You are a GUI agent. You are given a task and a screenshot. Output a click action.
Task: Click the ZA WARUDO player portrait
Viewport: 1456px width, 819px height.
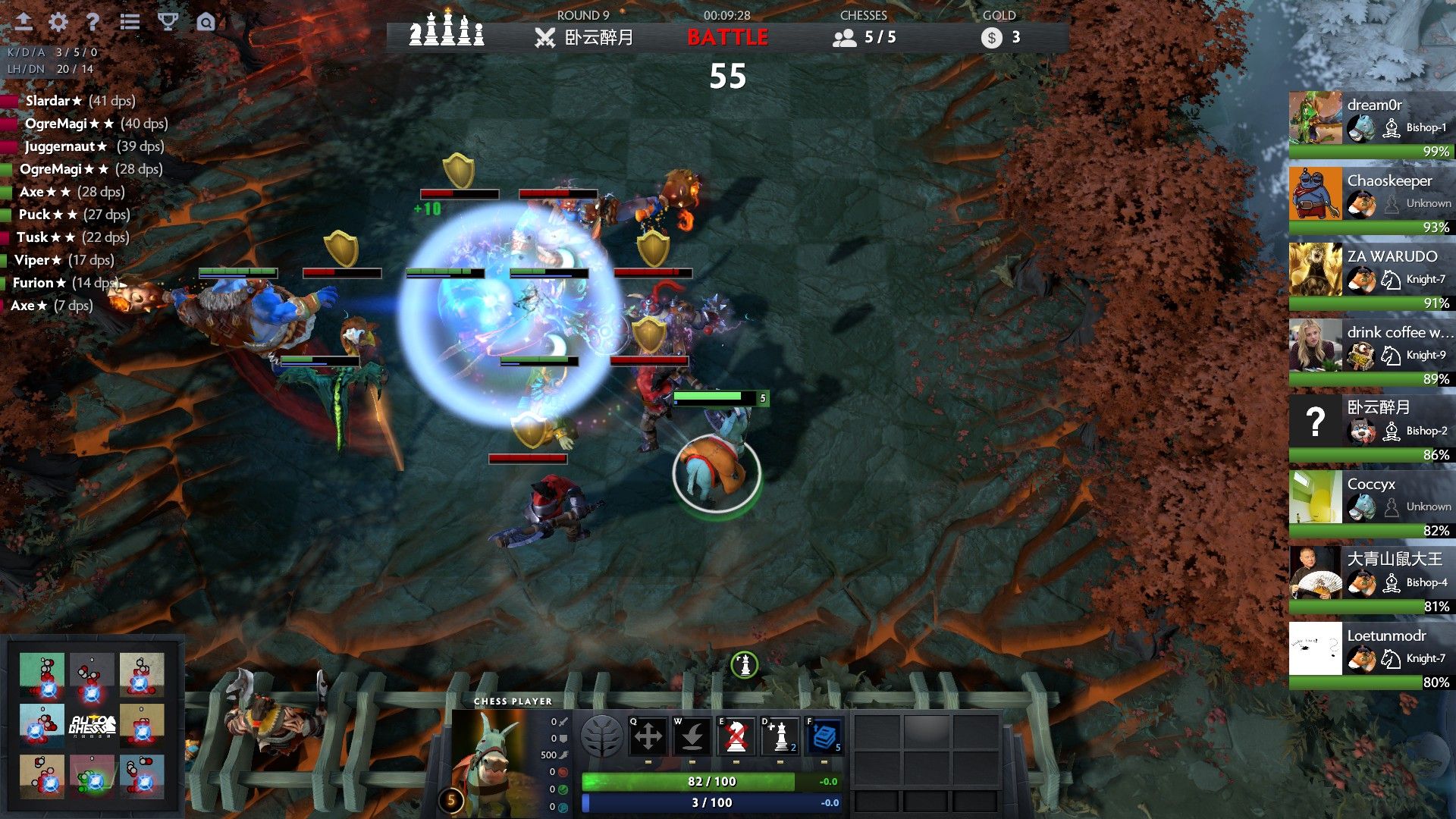[x=1315, y=270]
